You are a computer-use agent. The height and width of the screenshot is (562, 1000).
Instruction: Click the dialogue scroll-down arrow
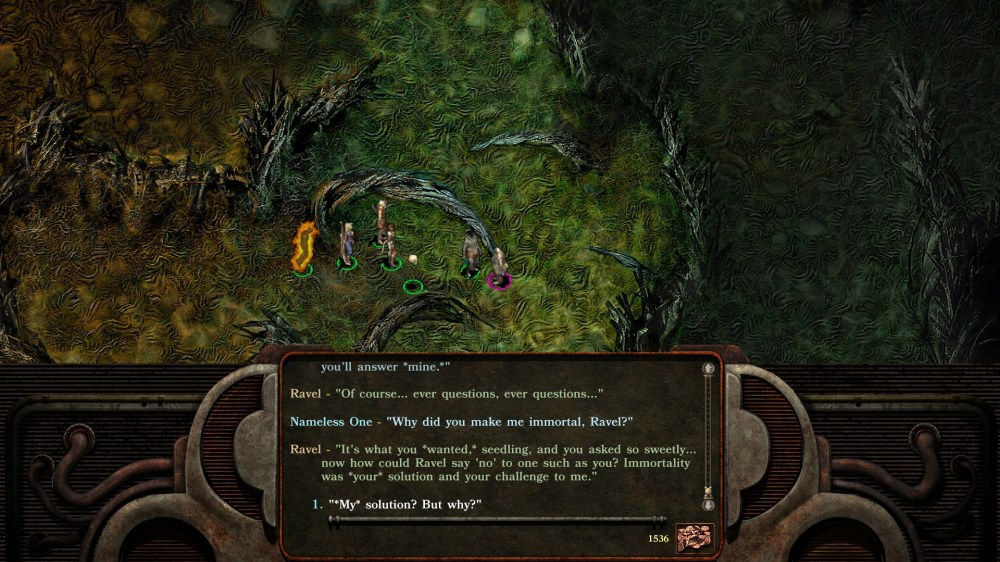point(709,505)
